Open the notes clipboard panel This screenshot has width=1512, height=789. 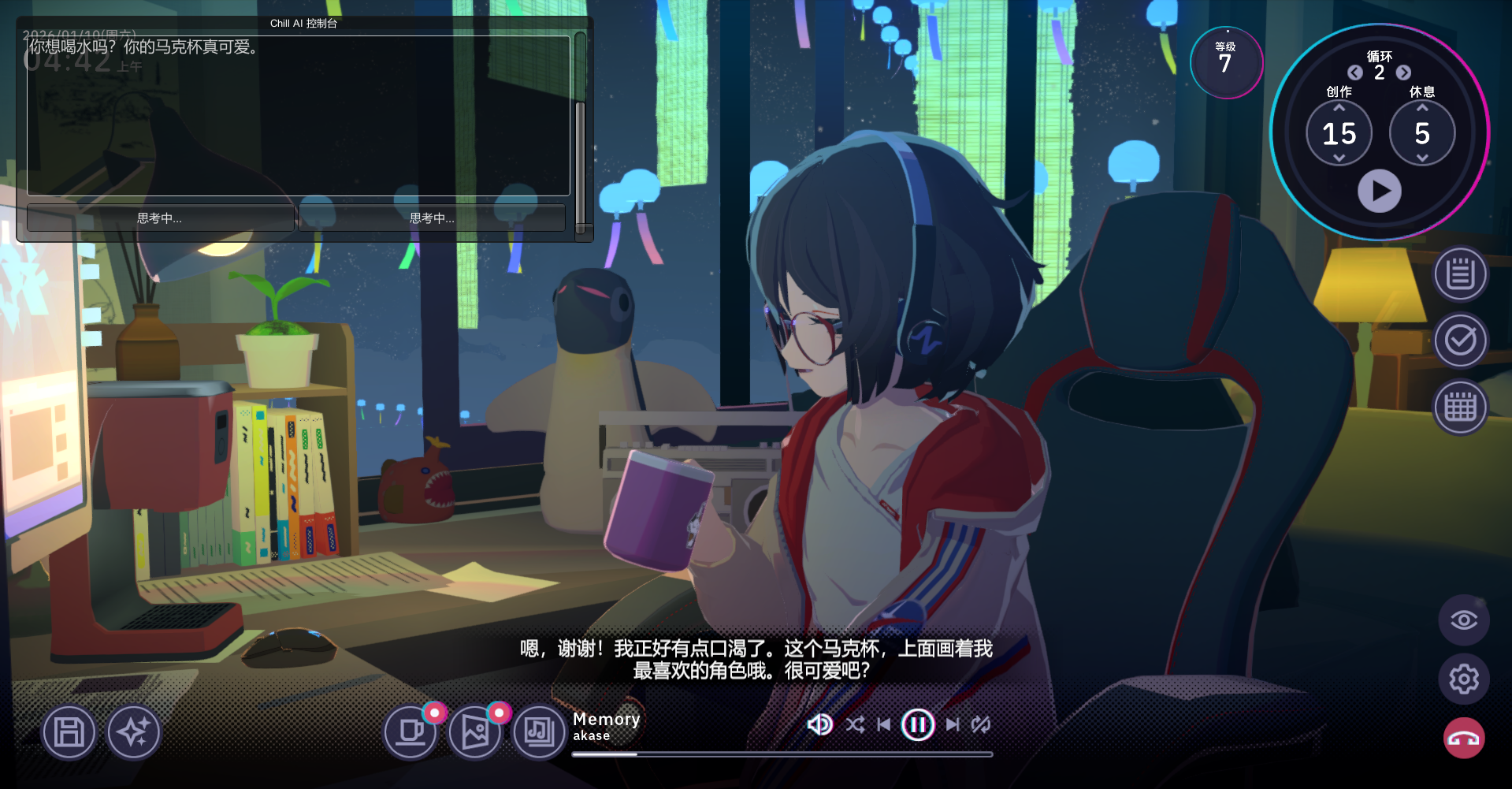point(1462,273)
